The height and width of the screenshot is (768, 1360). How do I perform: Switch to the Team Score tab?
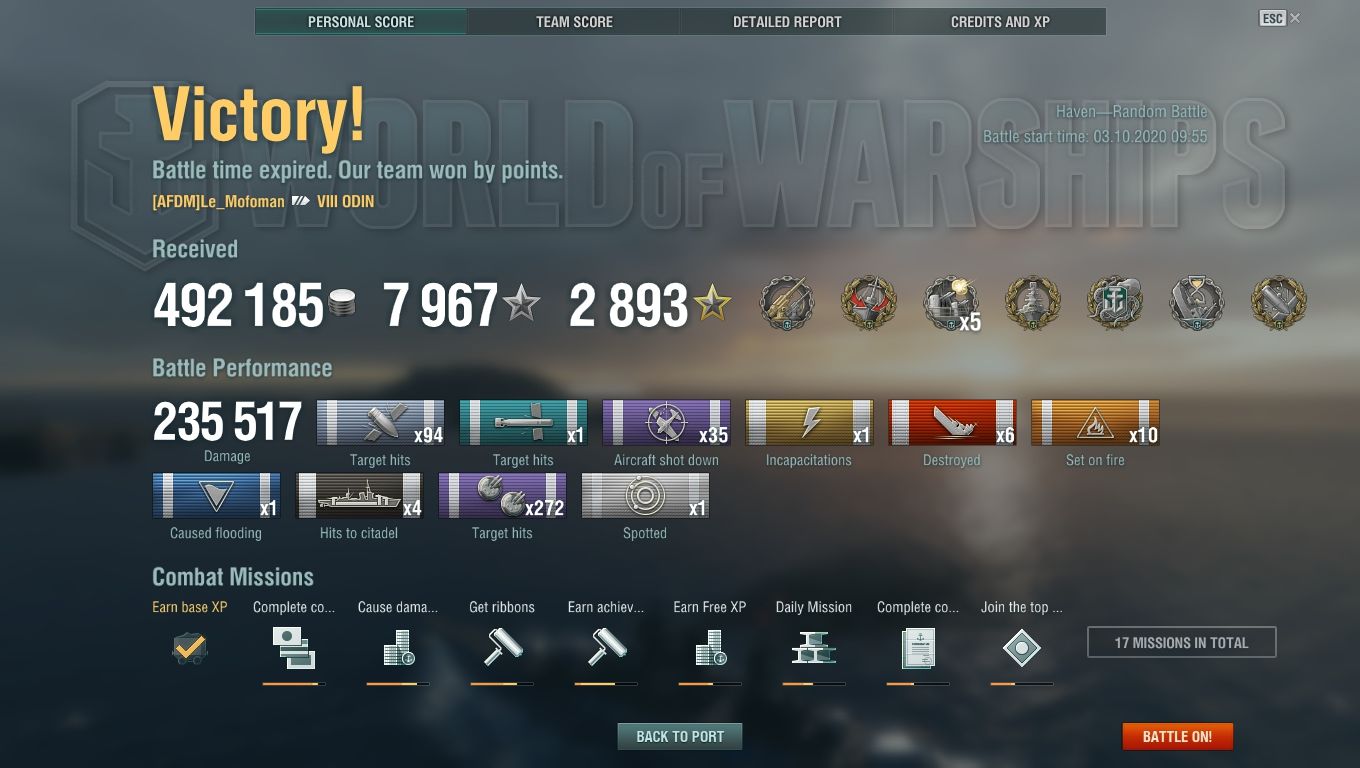574,21
